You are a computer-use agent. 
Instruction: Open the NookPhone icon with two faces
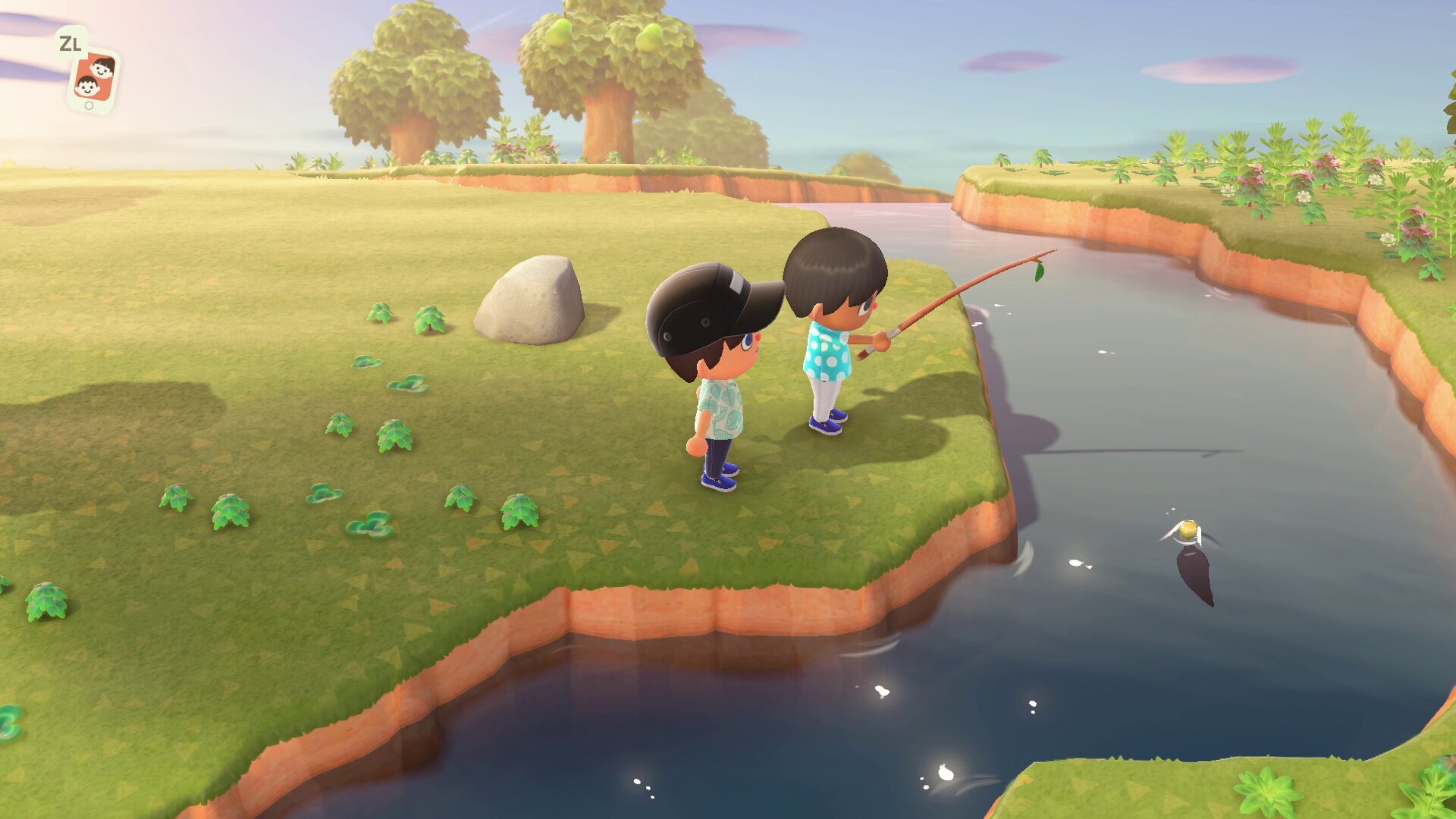(x=93, y=80)
